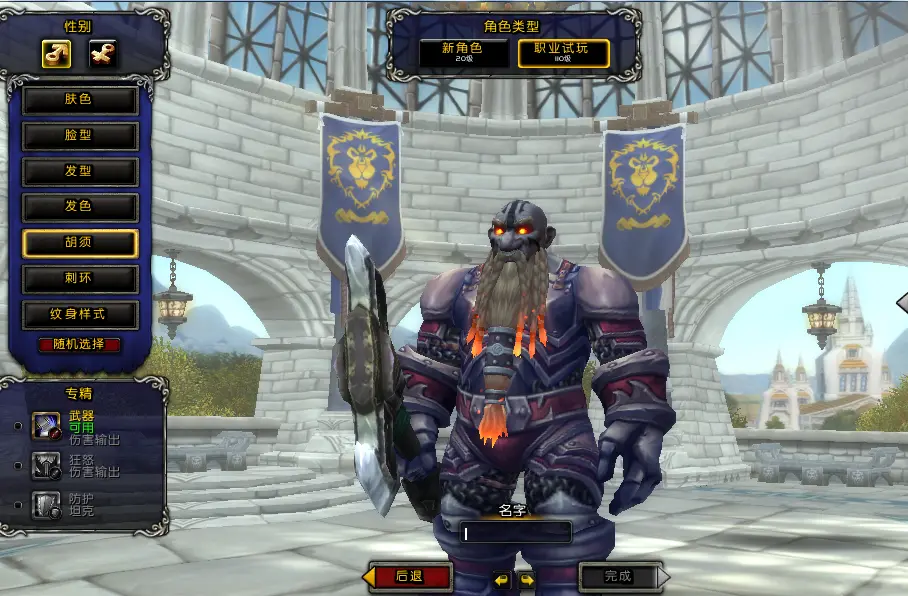Screen dimensions: 908x596
Task: Rotate the character with the left arrow
Action: coord(502,579)
